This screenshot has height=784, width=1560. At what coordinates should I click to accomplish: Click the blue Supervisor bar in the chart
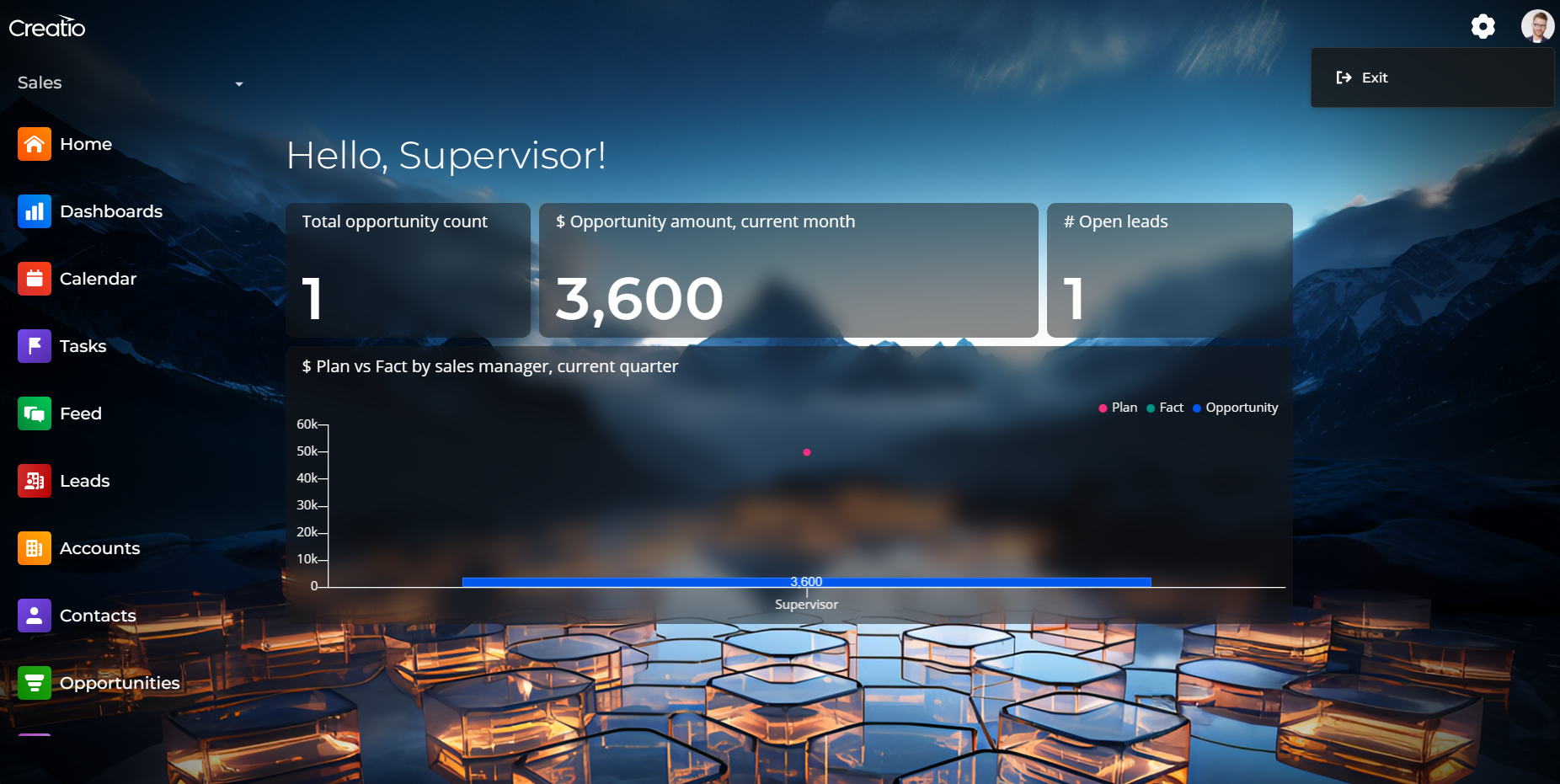806,581
